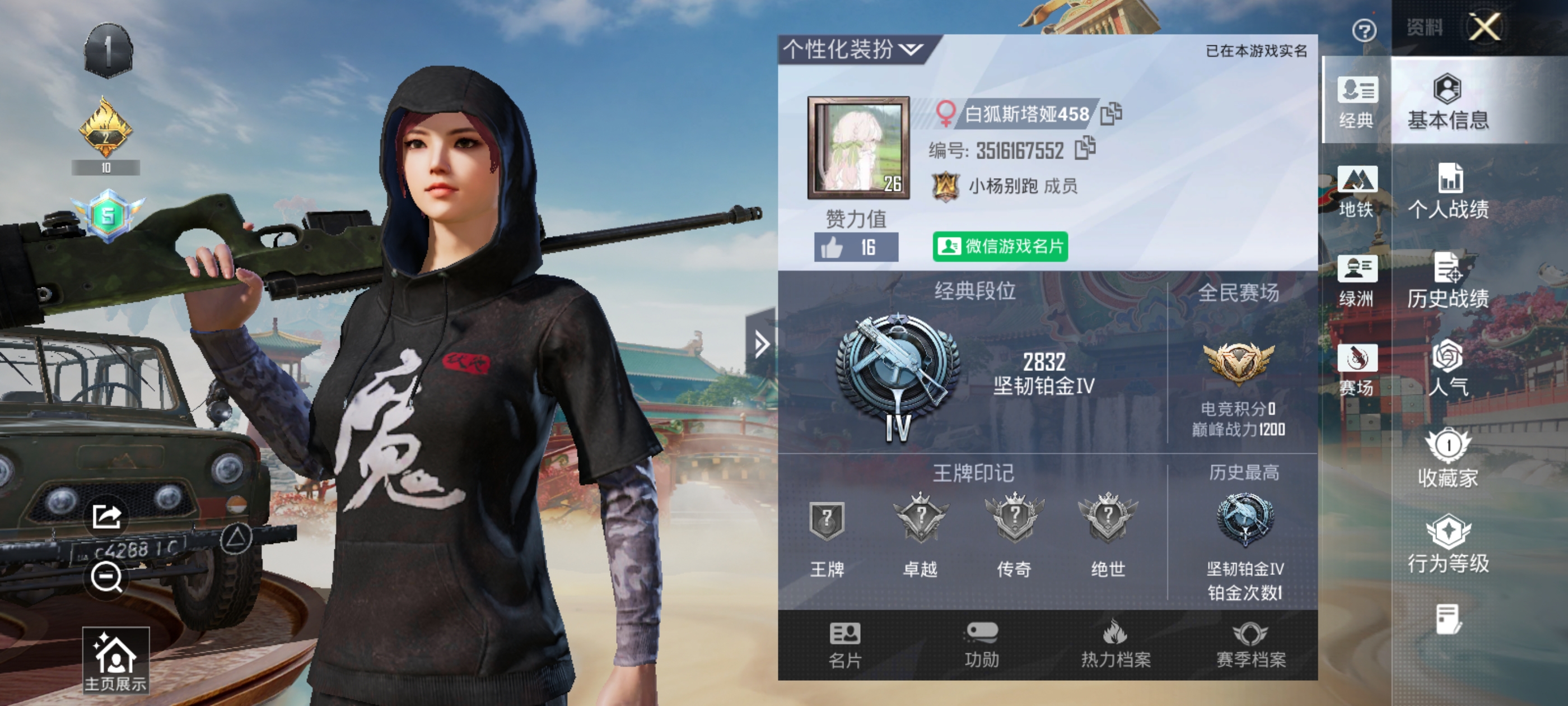Open the 微信游戏名片 card
The height and width of the screenshot is (706, 1568).
[1000, 246]
